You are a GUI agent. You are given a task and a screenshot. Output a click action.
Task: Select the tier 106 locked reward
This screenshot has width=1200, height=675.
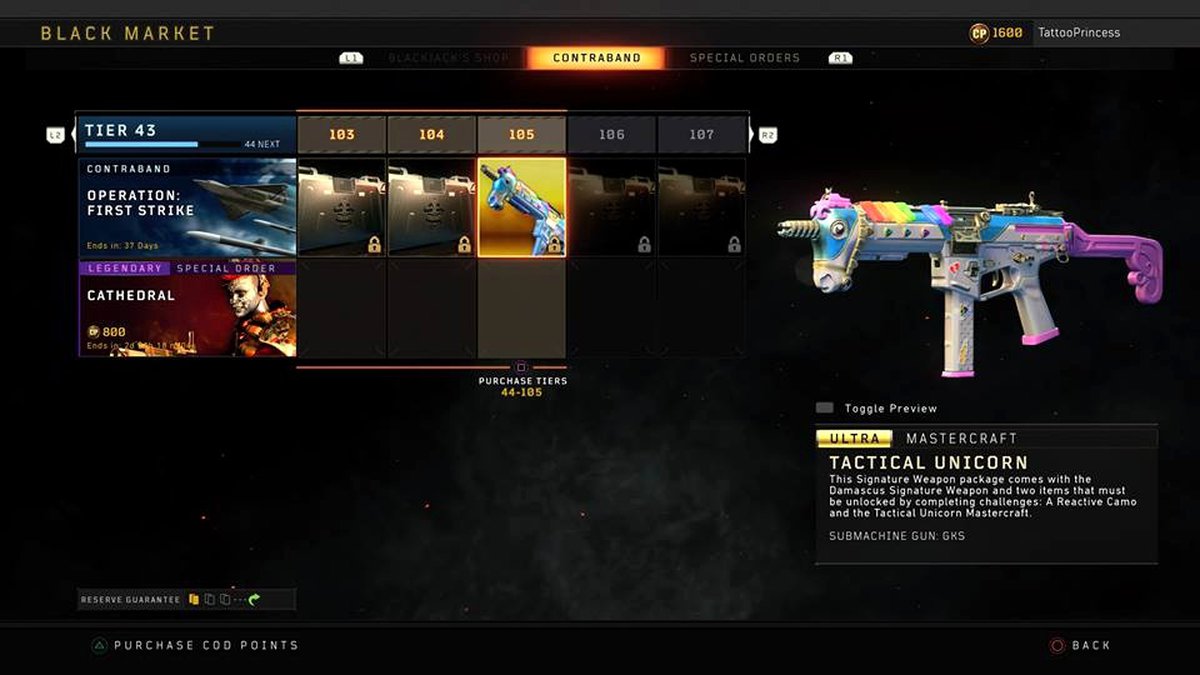point(611,207)
